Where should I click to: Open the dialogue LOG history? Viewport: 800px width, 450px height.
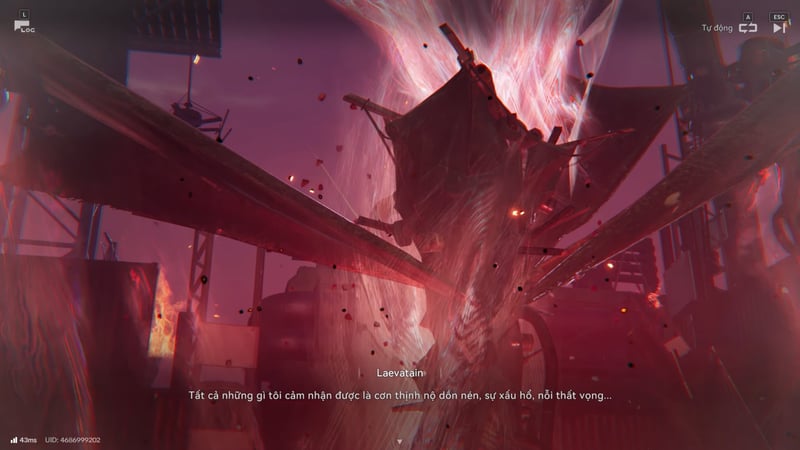[23, 24]
